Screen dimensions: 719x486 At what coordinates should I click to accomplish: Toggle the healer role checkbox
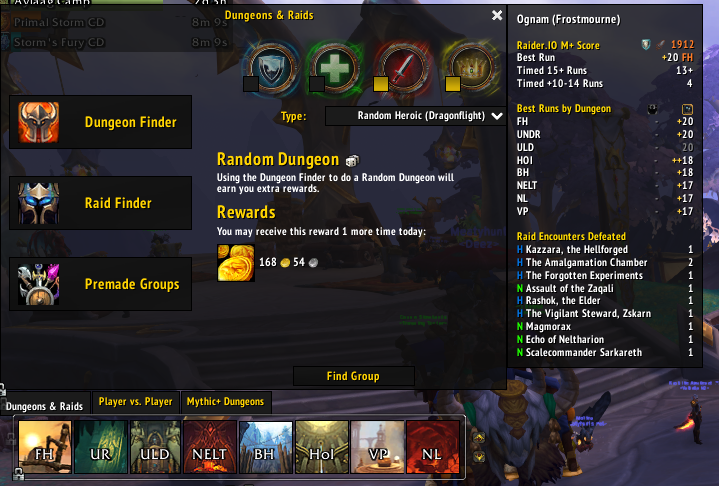coord(316,85)
